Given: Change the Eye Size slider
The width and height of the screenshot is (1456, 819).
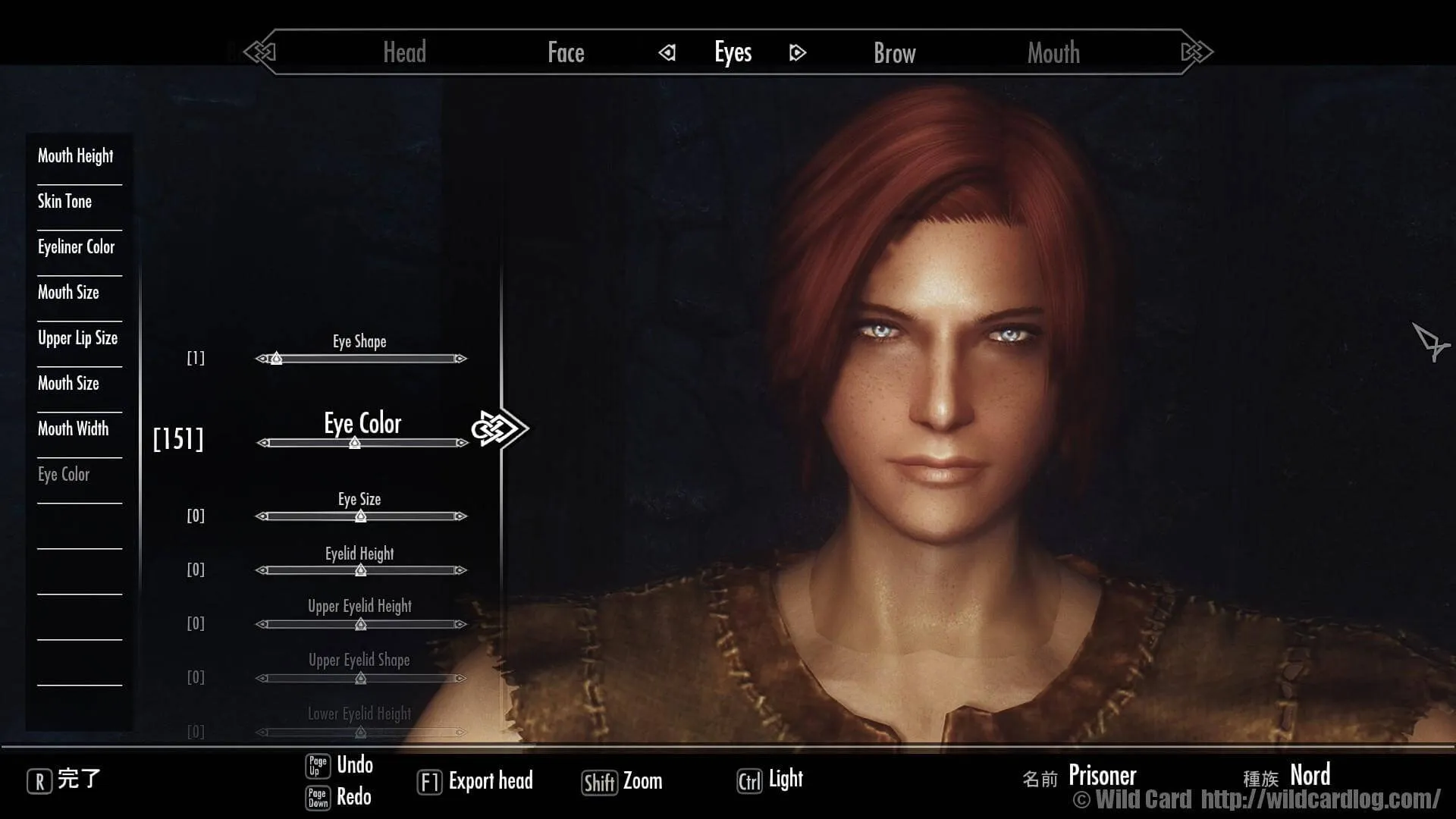Looking at the screenshot, I should tap(361, 516).
